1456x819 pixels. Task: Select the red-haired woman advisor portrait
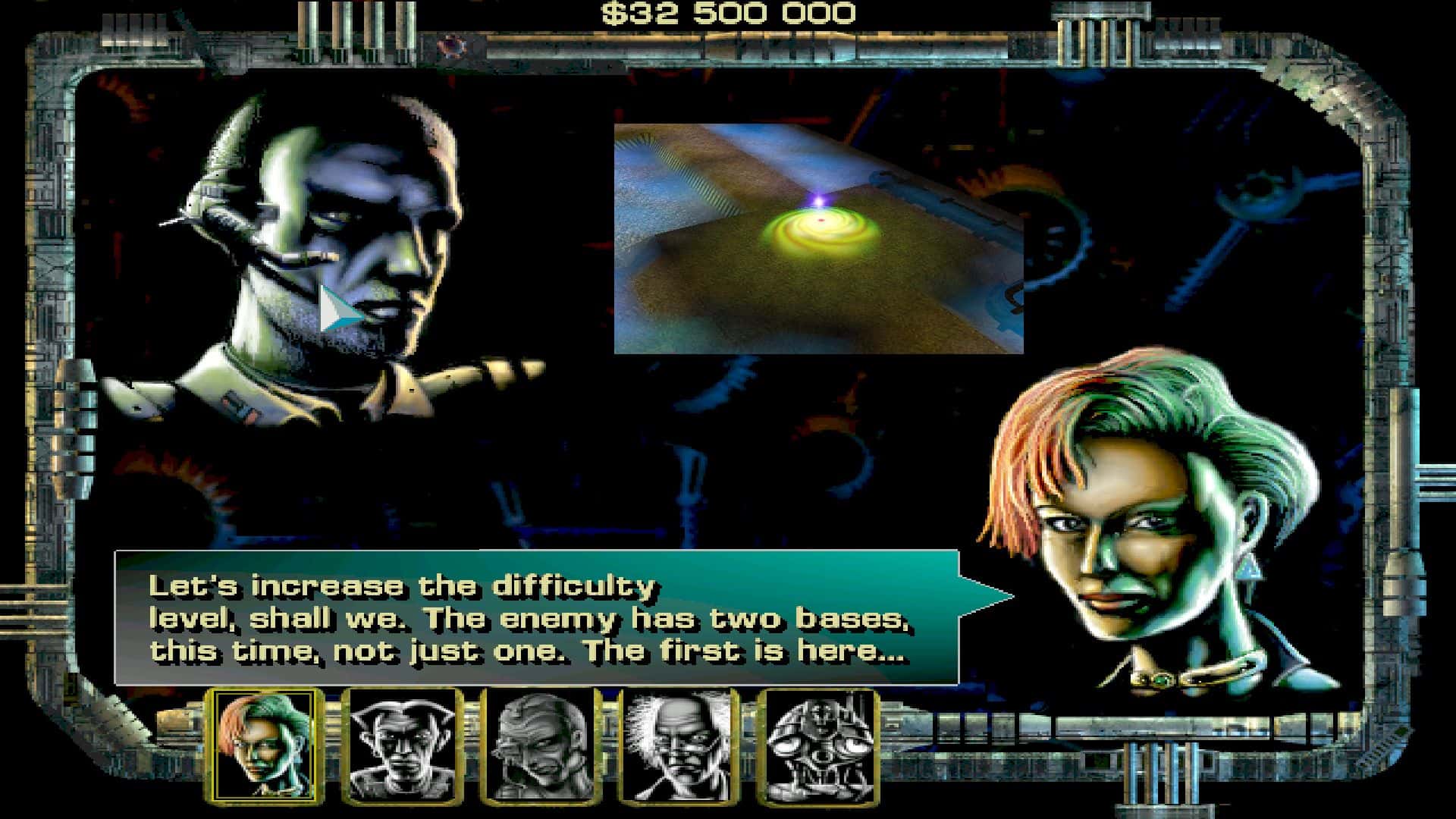[x=264, y=745]
